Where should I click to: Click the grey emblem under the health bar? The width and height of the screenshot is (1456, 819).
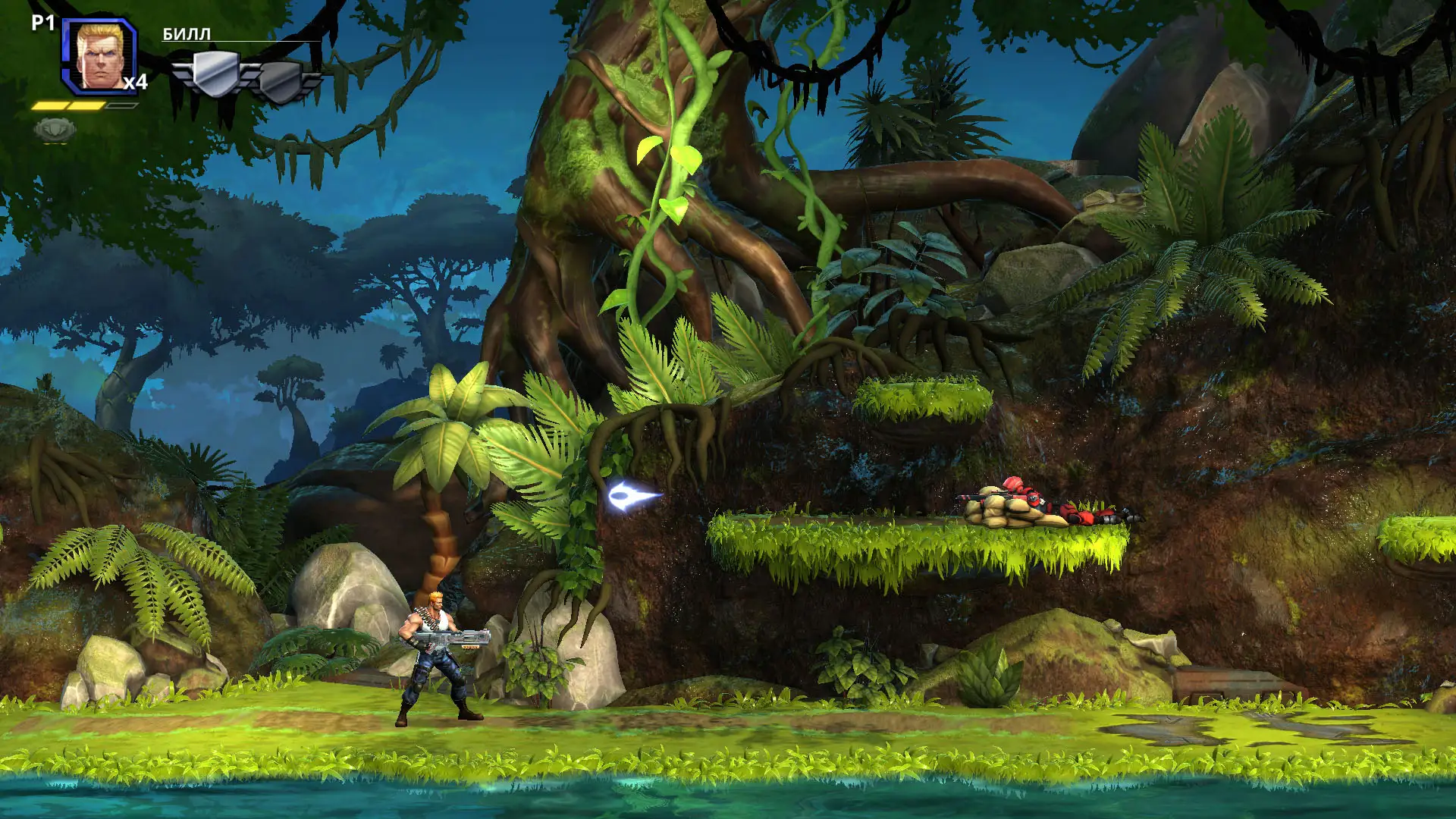point(55,130)
